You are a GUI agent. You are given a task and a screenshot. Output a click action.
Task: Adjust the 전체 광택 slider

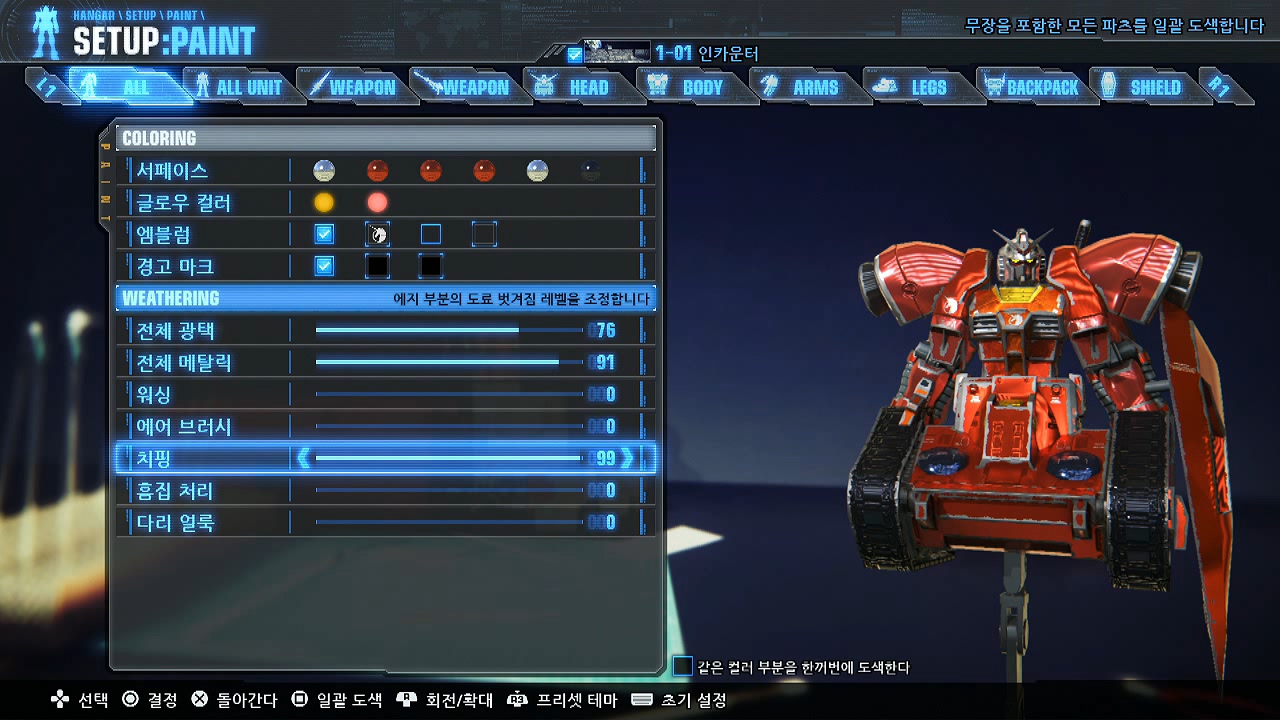[450, 330]
